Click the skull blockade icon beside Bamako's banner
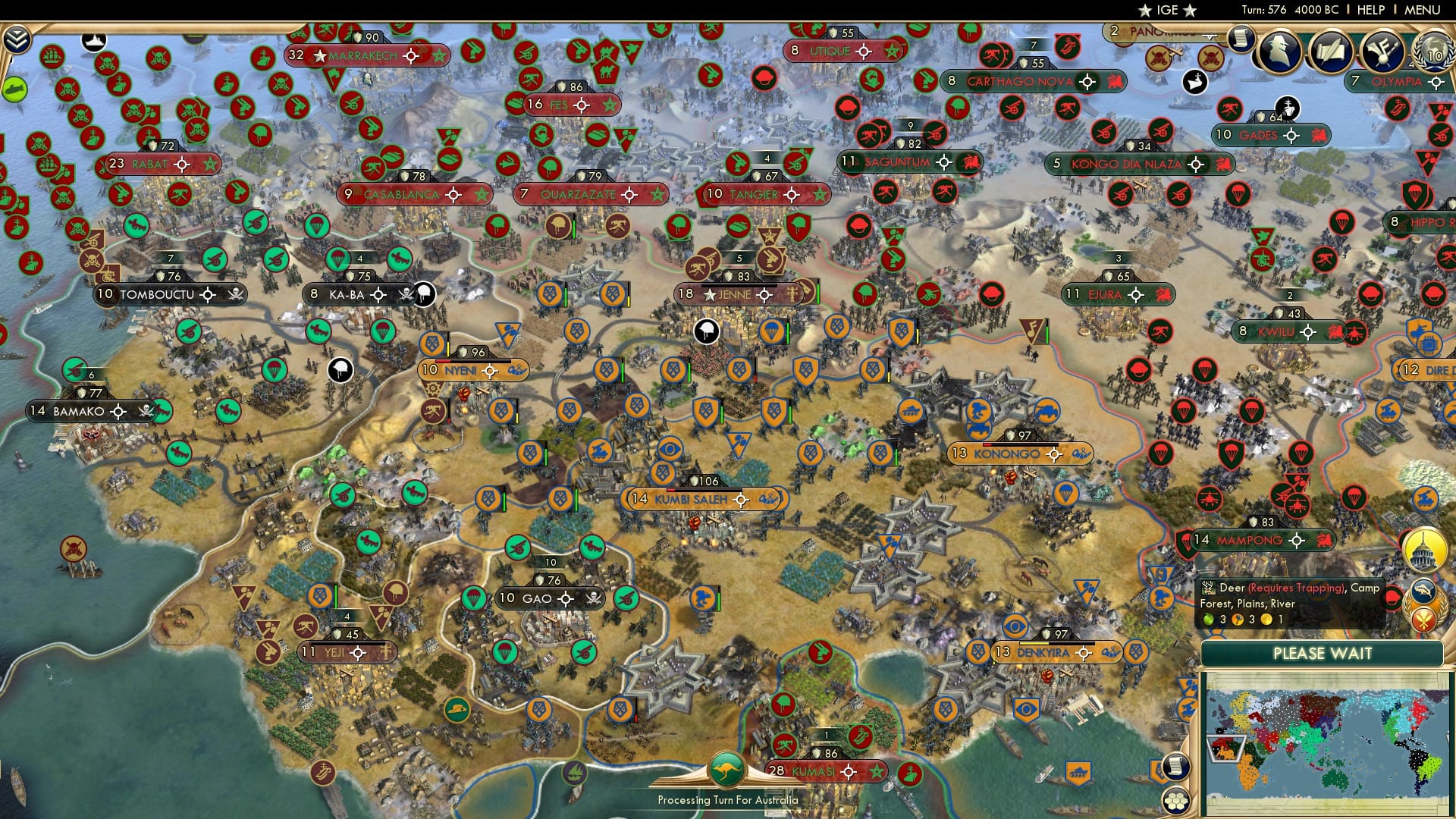Screen dimensions: 1456x819 pos(146,410)
